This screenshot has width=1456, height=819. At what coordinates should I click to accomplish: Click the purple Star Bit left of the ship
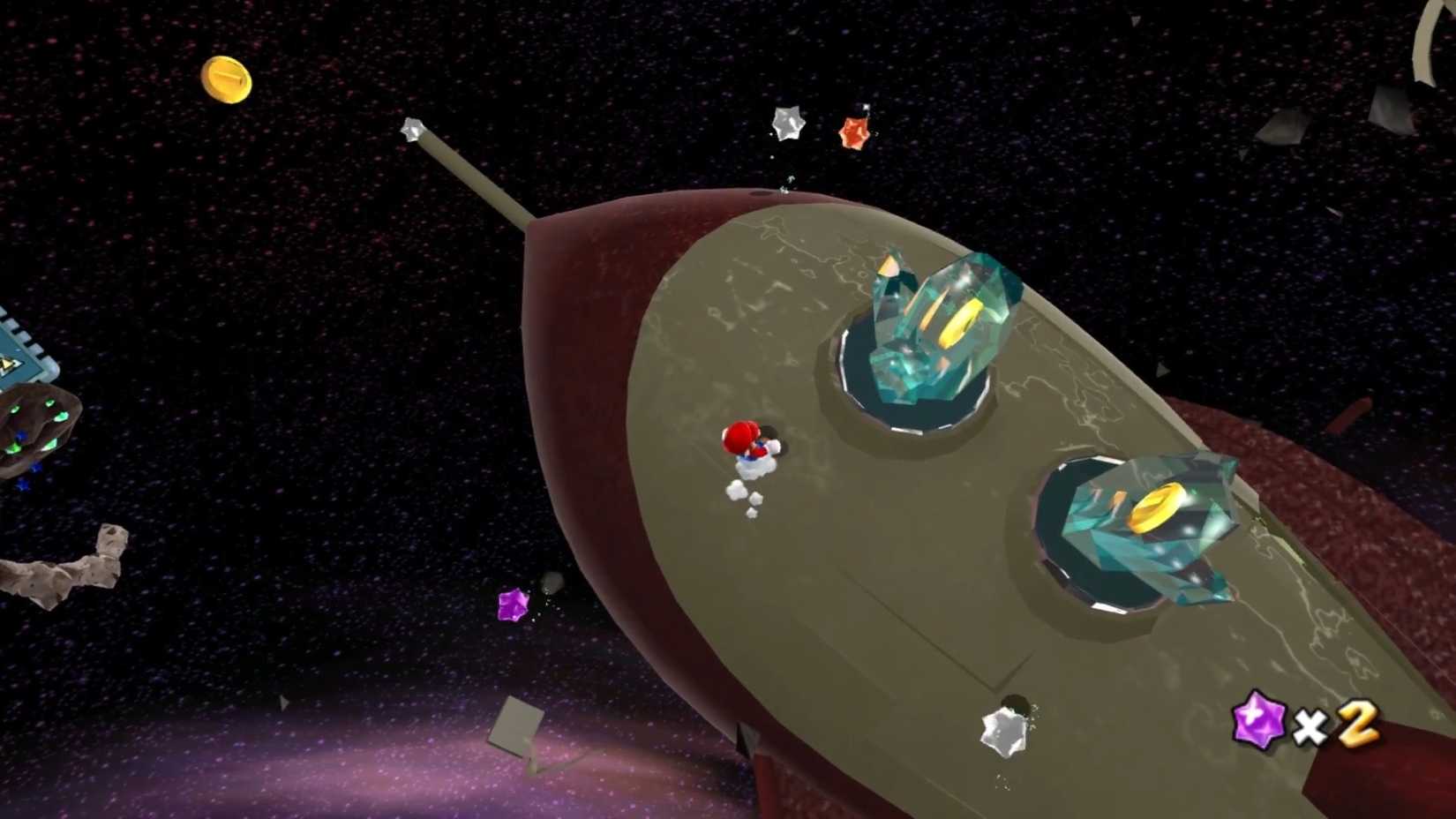coord(512,605)
